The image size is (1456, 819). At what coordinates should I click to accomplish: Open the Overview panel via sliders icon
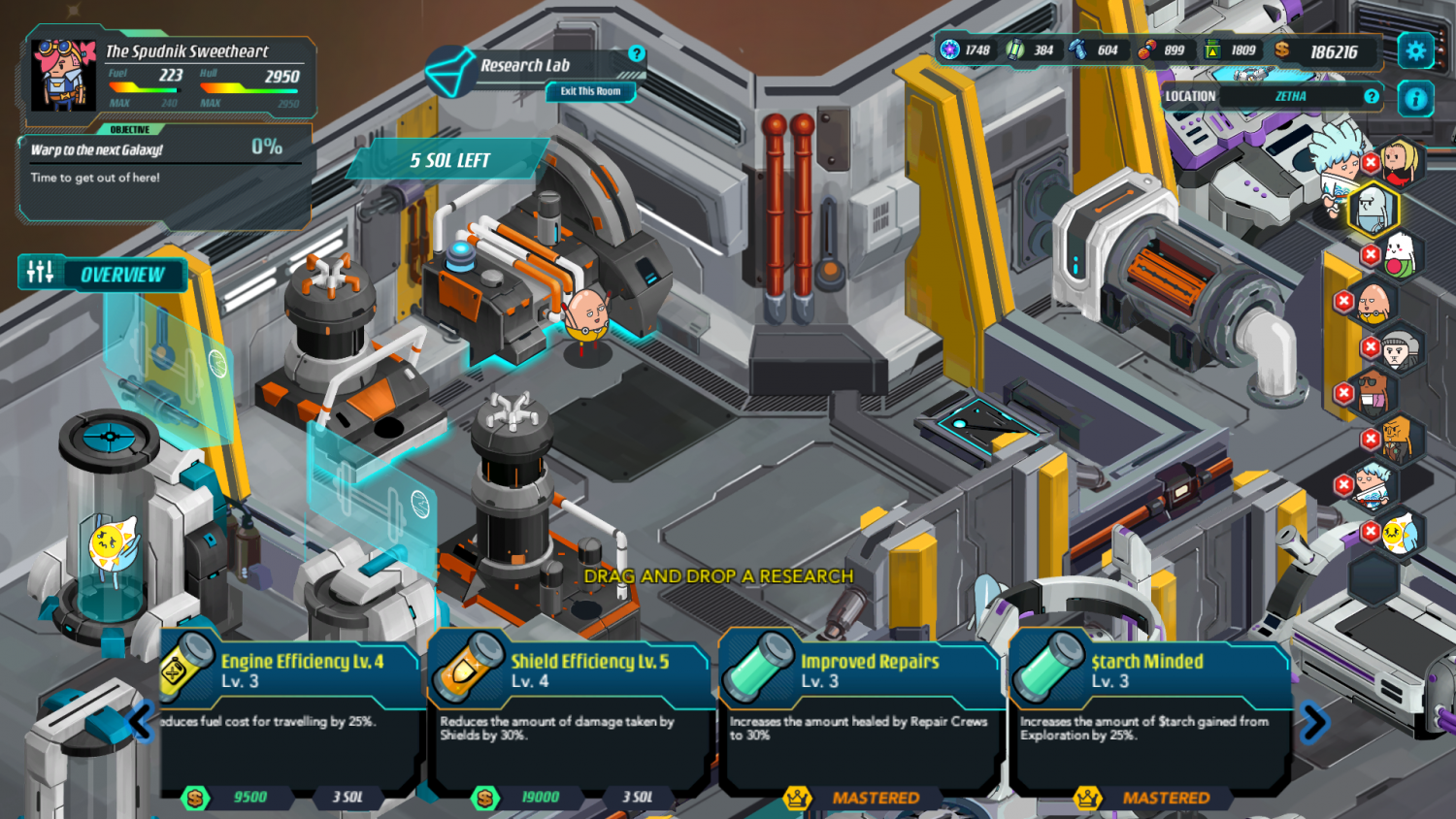click(x=40, y=274)
